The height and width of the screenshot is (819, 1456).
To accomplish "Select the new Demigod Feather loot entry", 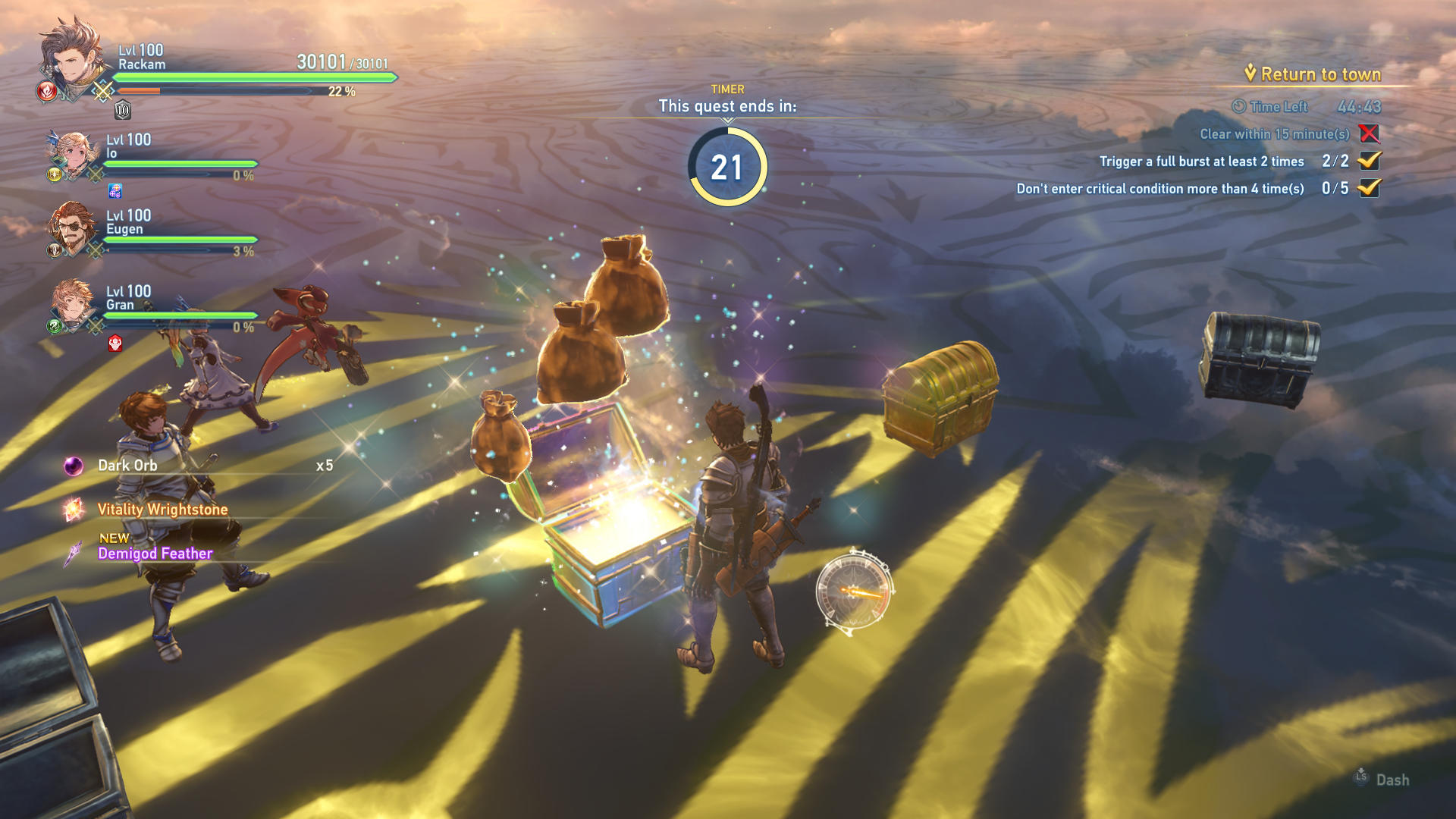I will [x=155, y=554].
